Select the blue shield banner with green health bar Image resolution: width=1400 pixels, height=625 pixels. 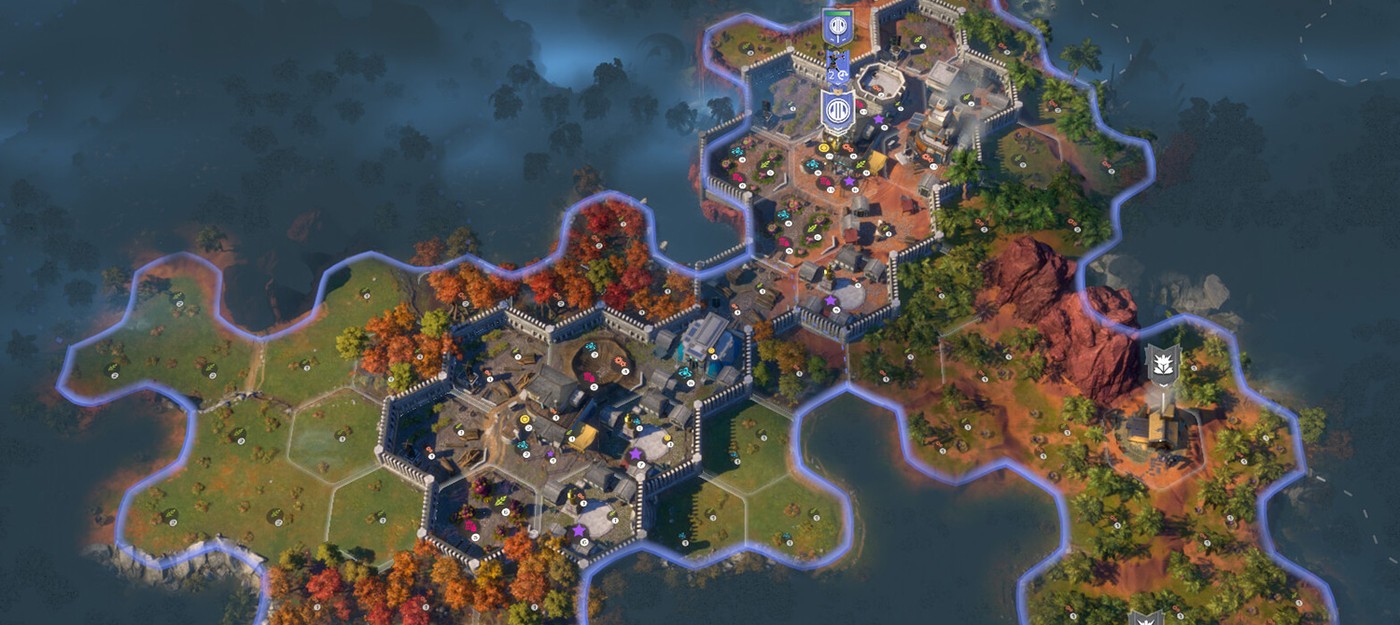tap(837, 27)
